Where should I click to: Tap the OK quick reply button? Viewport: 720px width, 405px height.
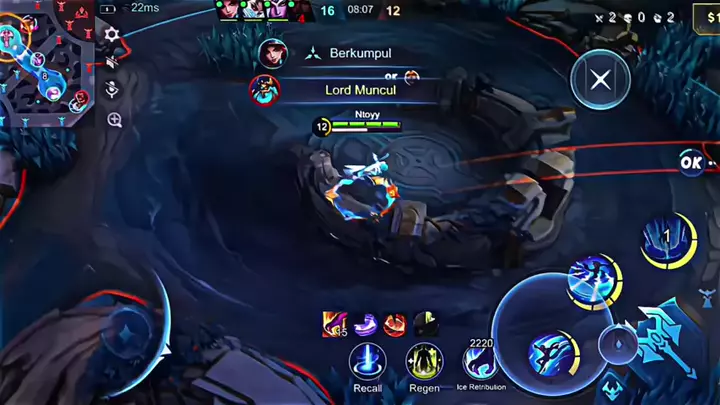[692, 160]
